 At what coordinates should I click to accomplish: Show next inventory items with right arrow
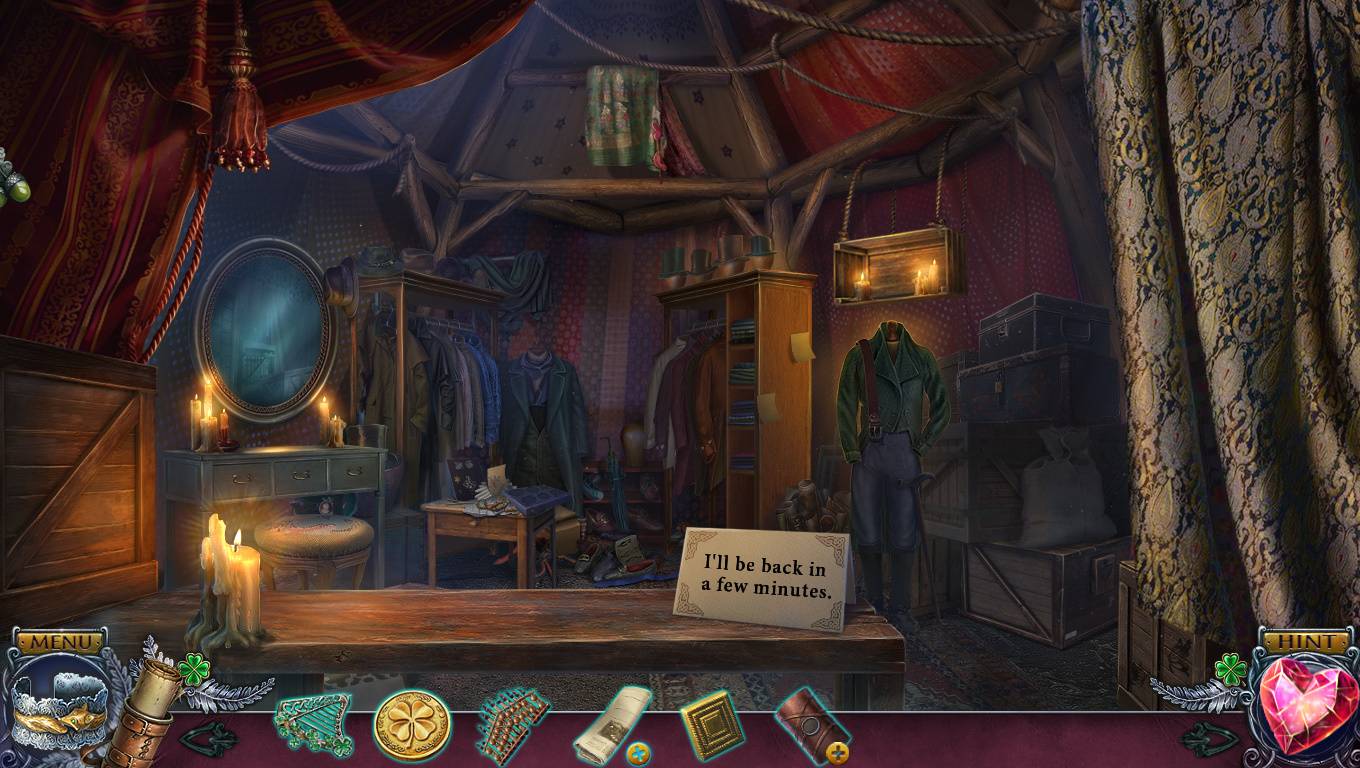[x=1209, y=740]
